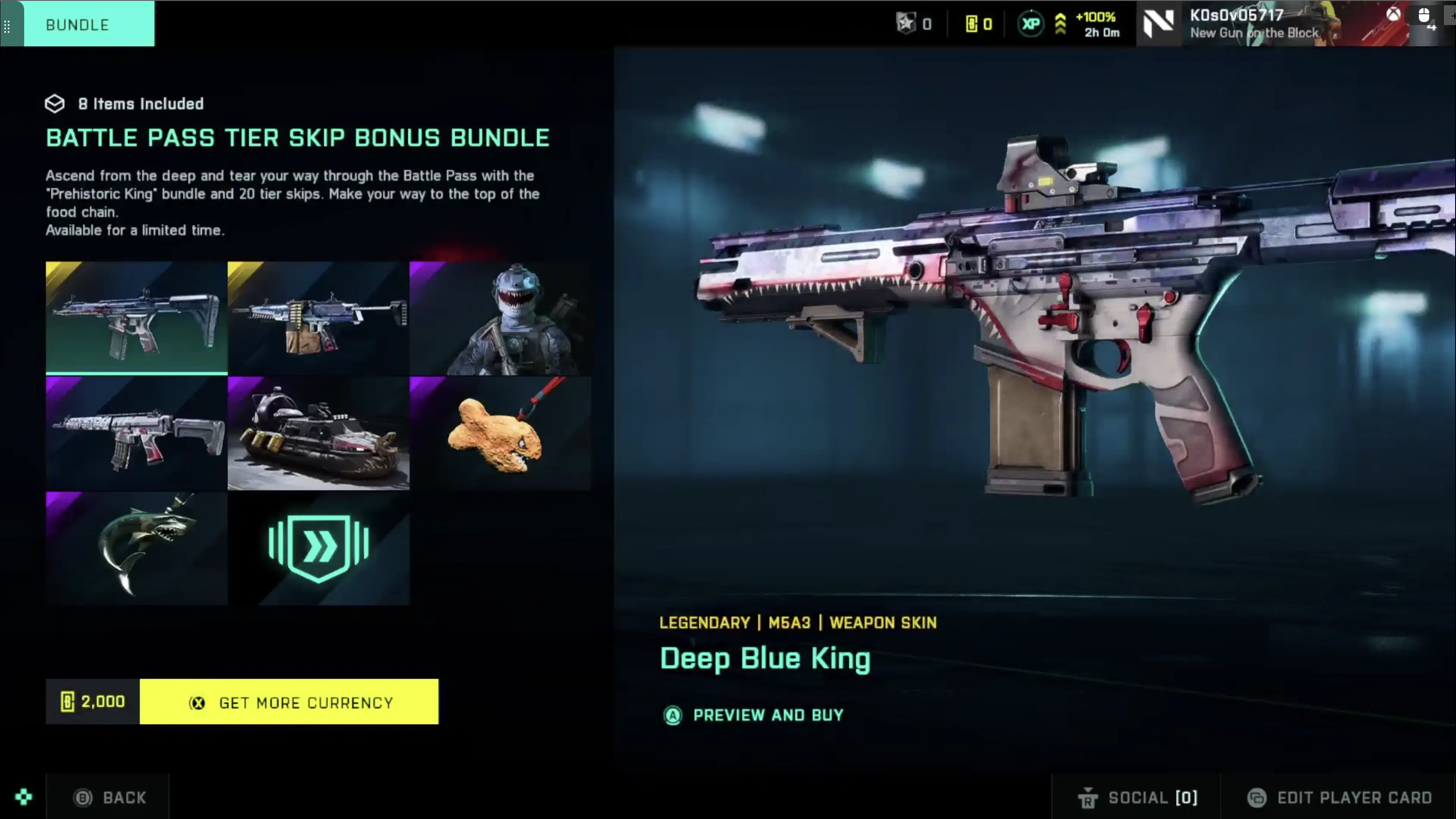Toggle the 8 Items Included package icon
This screenshot has height=819, width=1456.
click(54, 103)
